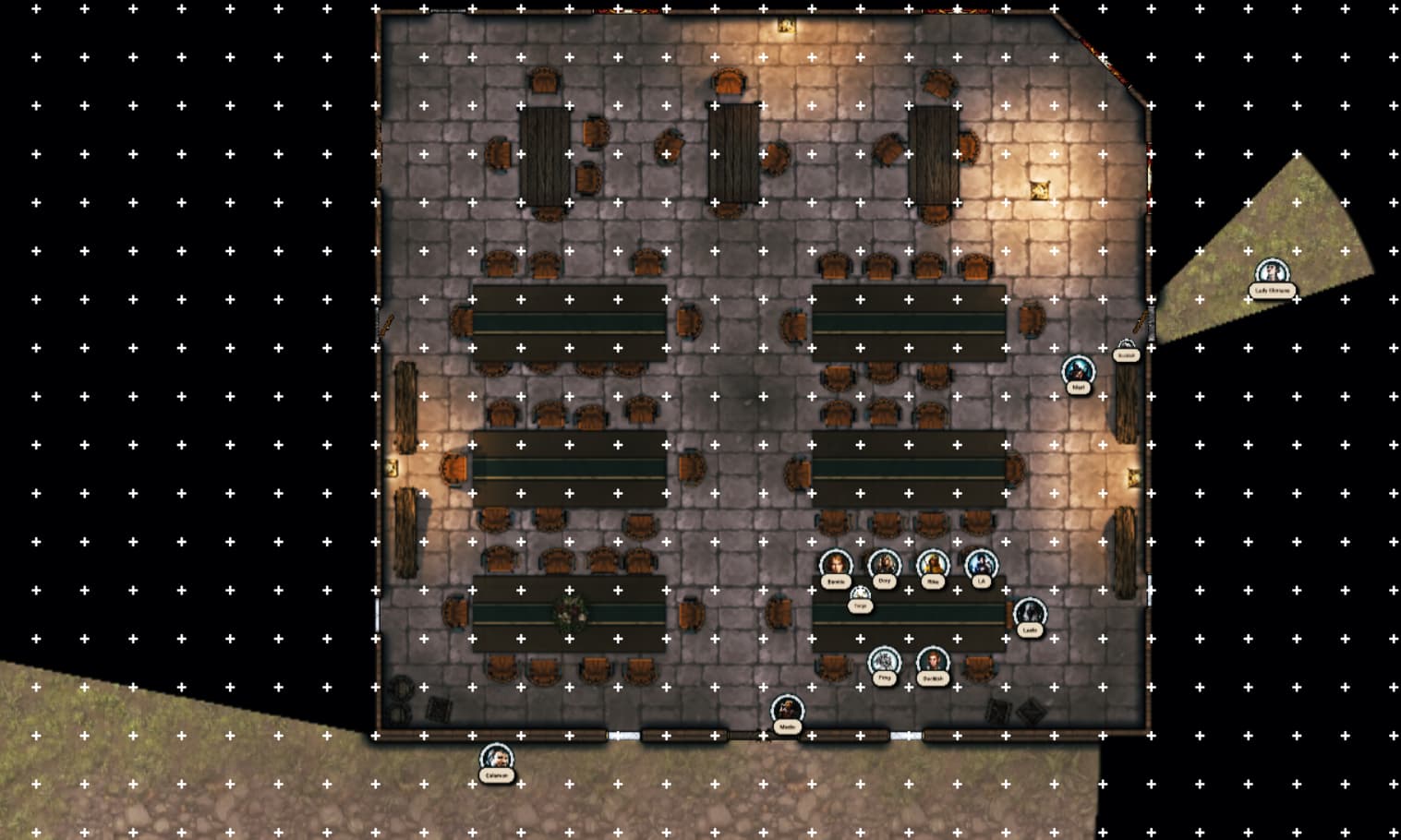Select the blonde woman's portrait token
This screenshot has width=1401, height=840.
tap(836, 565)
